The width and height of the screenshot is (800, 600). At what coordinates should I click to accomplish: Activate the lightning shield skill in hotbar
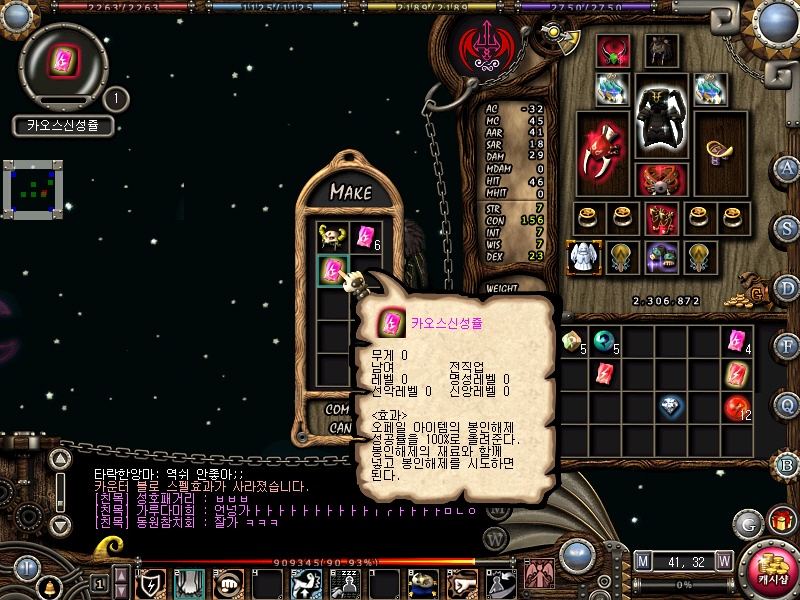pyautogui.click(x=151, y=583)
